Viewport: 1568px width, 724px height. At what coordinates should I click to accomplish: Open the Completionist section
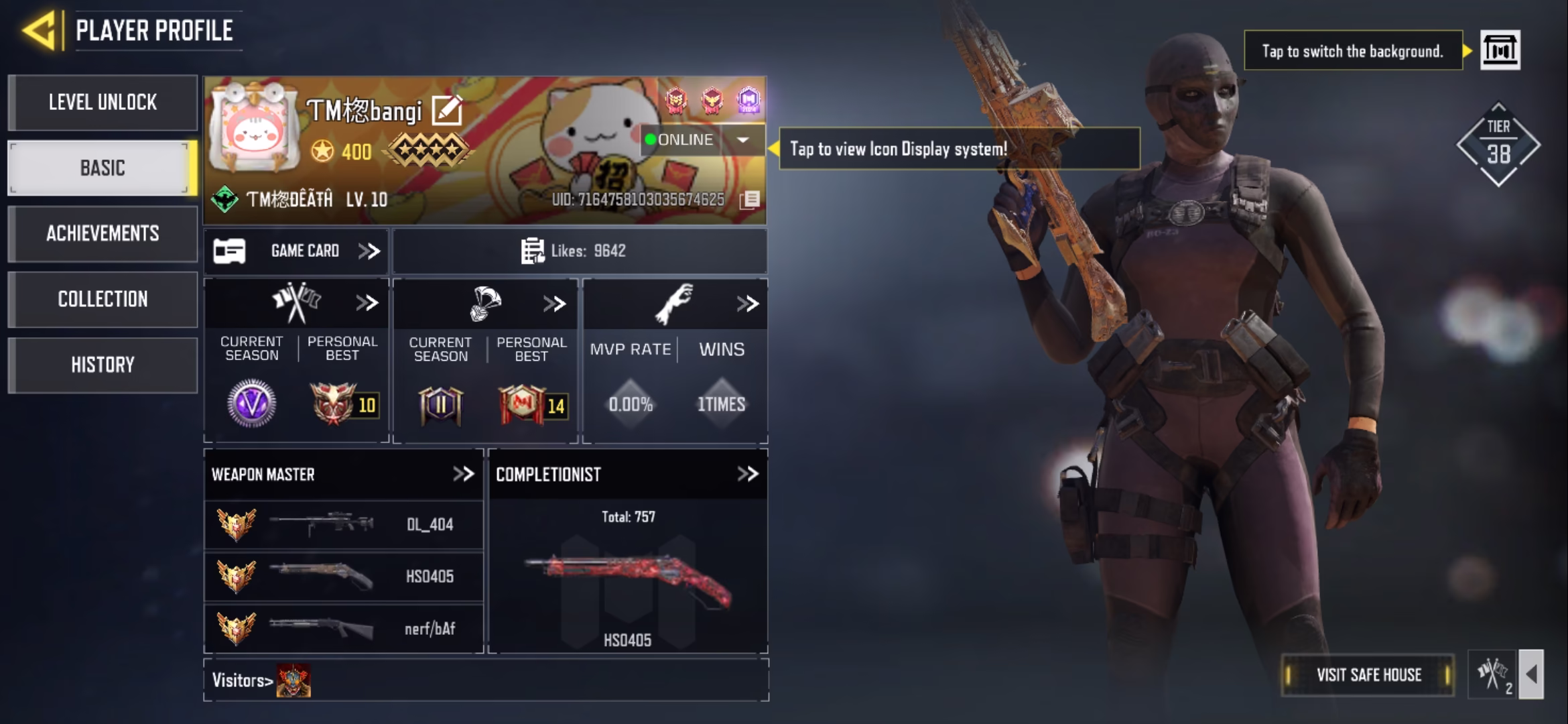747,475
